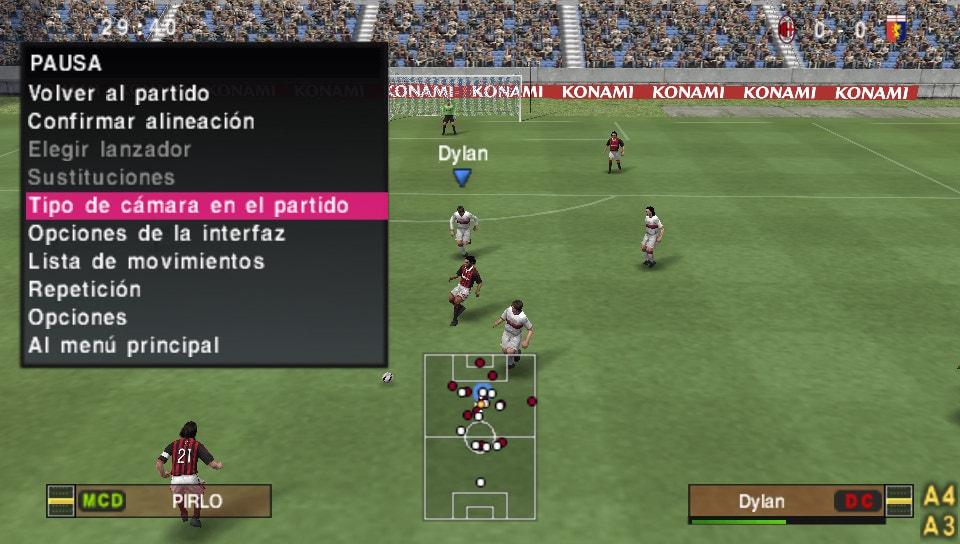Show the Lista de movimientos
This screenshot has height=544, width=960.
(146, 262)
